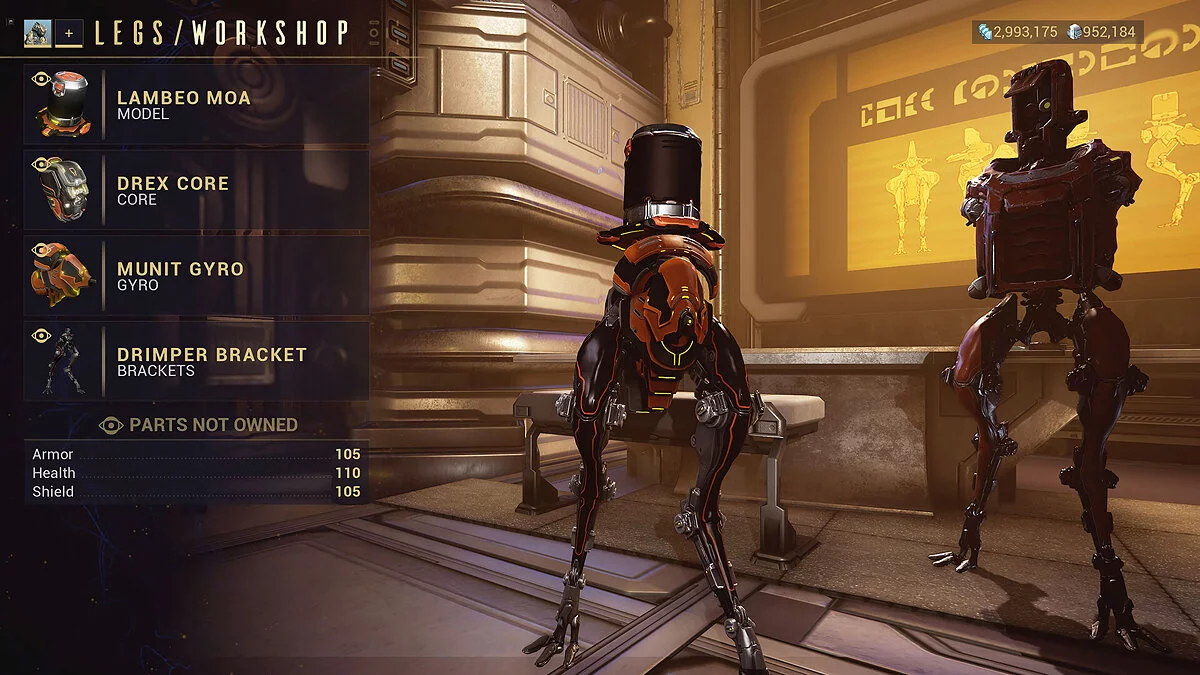This screenshot has height=675, width=1200.
Task: Click the plus button beside the avatar
Action: [x=69, y=33]
